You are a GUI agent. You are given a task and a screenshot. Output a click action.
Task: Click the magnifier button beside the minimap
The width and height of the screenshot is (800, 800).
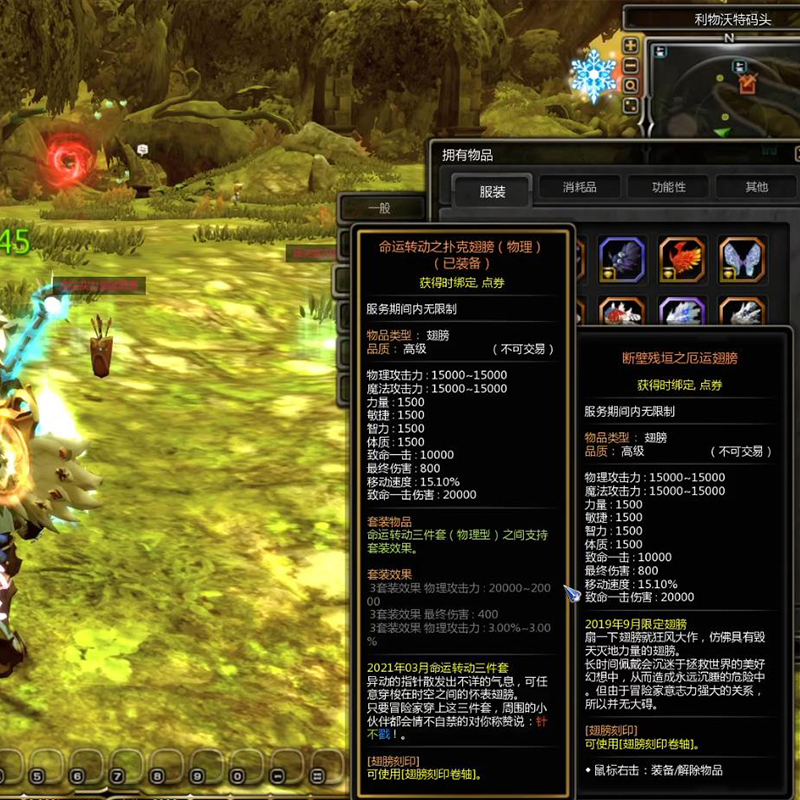pyautogui.click(x=631, y=86)
